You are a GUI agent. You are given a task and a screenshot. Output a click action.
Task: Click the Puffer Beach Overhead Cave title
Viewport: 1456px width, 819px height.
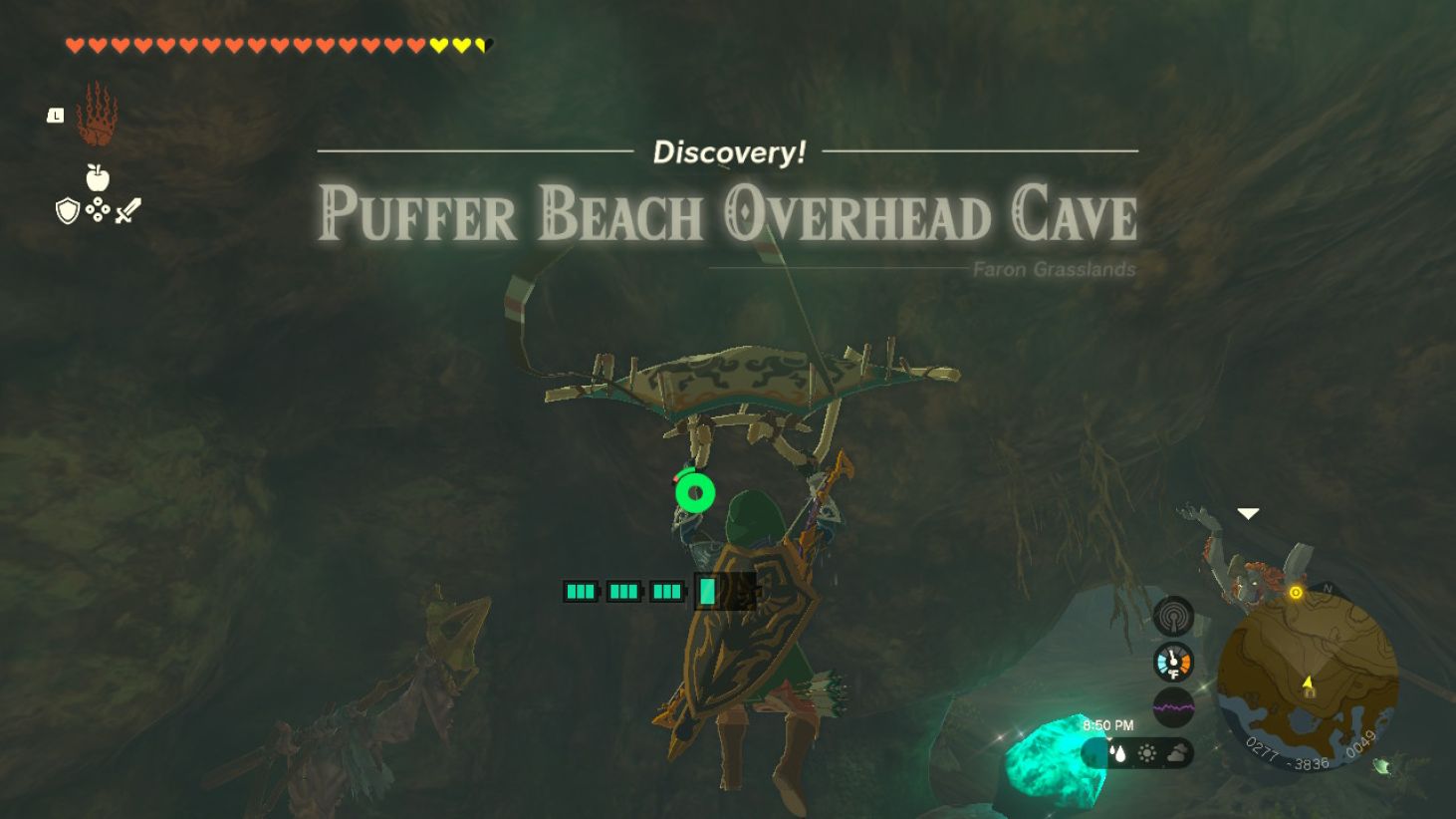728,216
